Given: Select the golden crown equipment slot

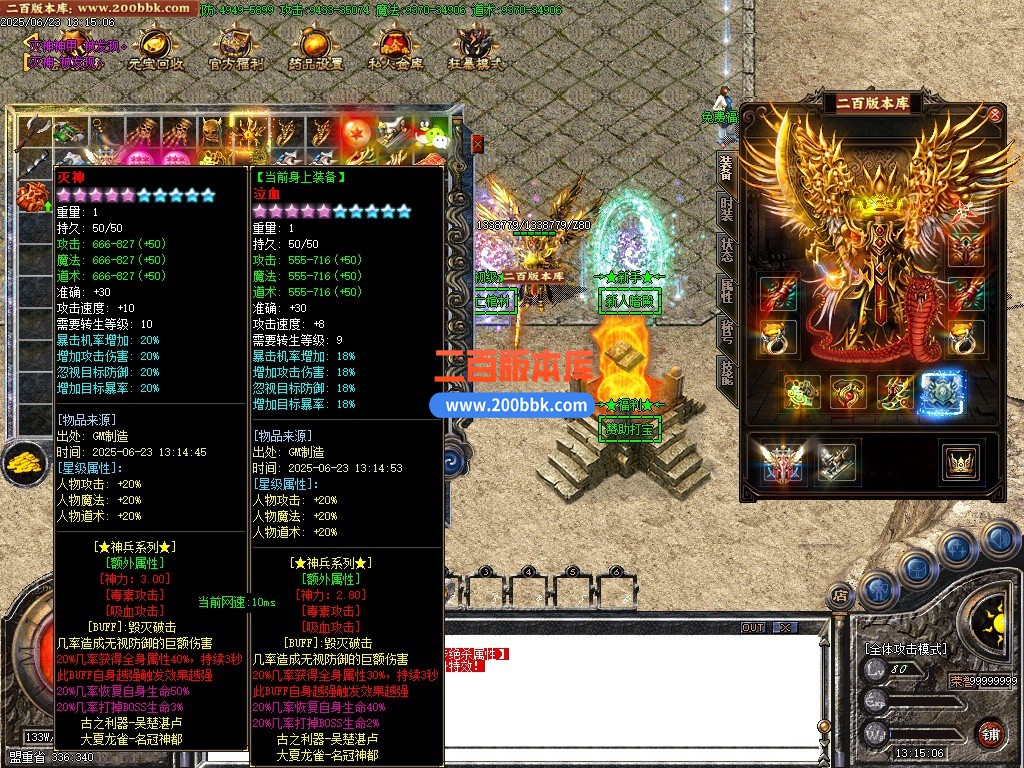Looking at the screenshot, I should (x=959, y=462).
